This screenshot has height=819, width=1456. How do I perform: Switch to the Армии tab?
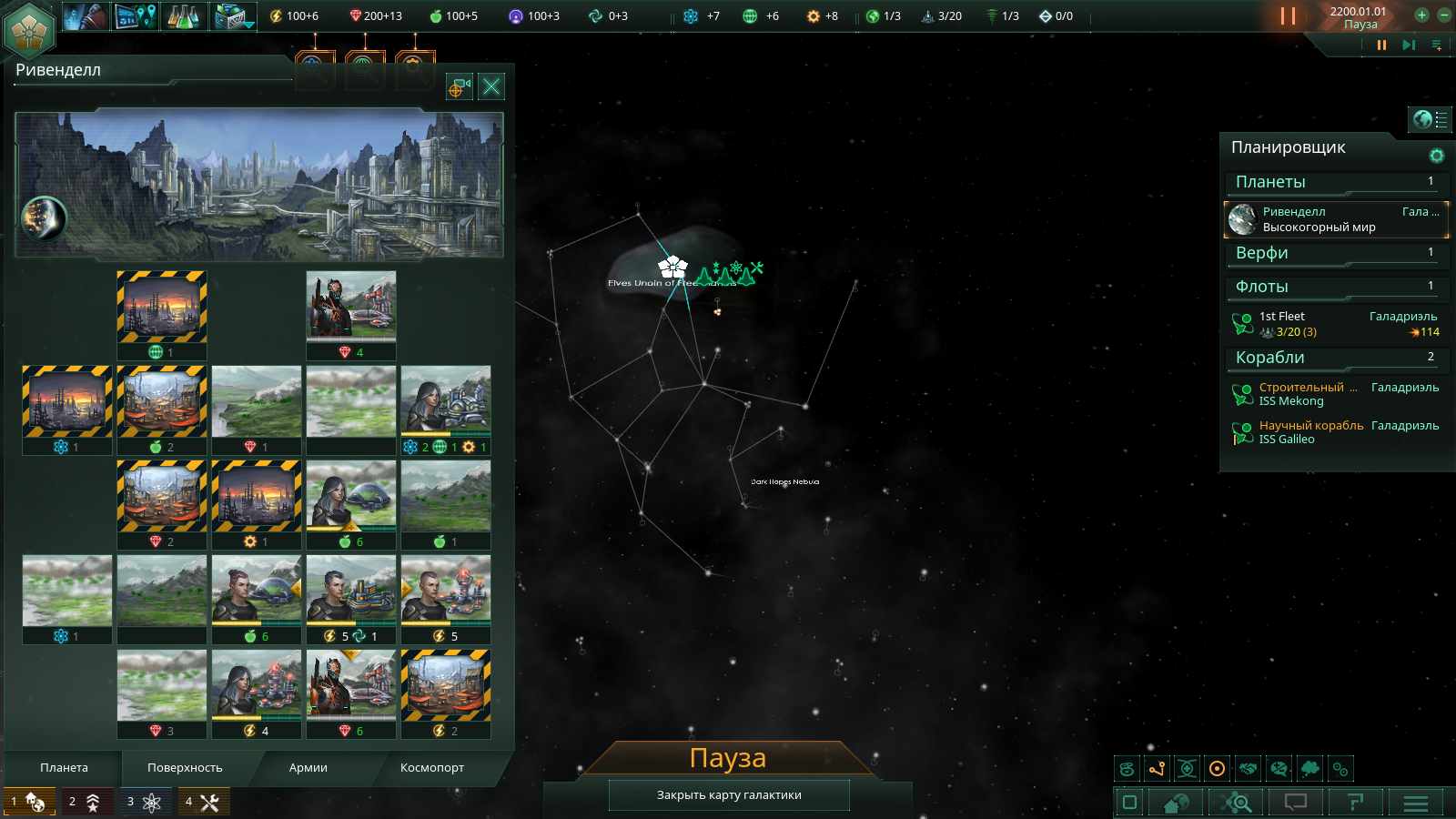tap(308, 768)
